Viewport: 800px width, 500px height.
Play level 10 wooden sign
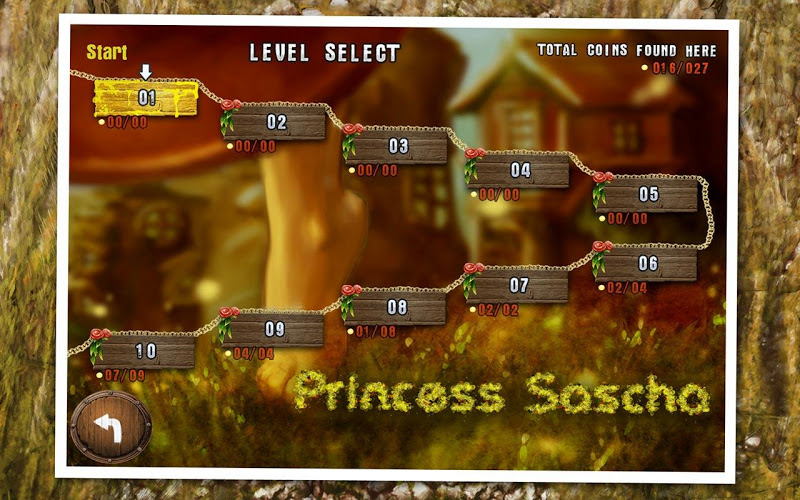click(147, 351)
